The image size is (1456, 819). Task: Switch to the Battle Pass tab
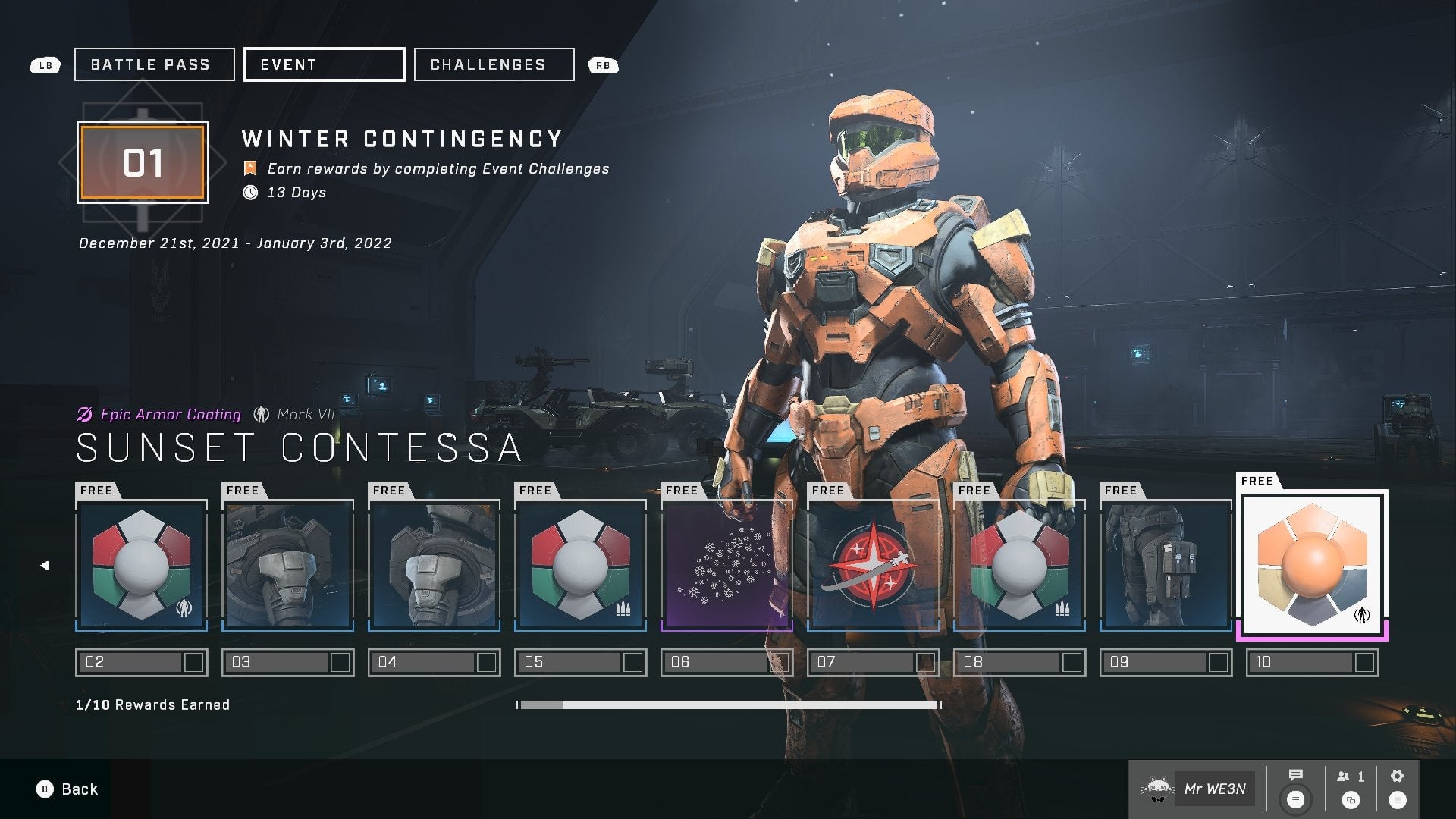(153, 64)
